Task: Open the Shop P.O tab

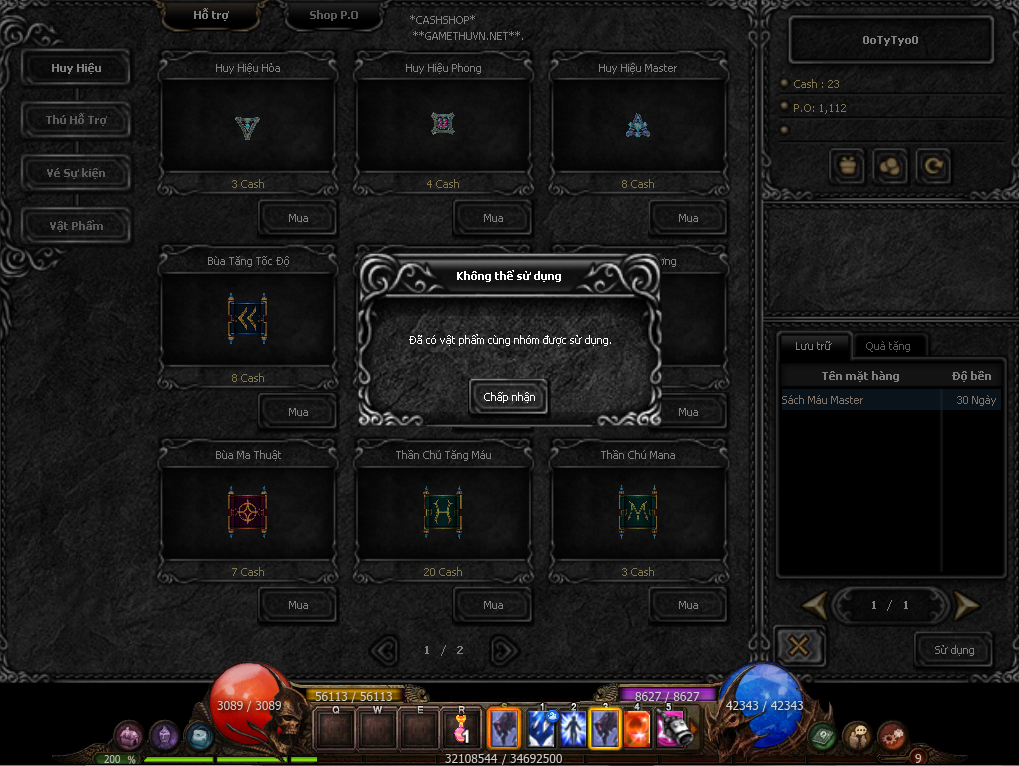Action: point(333,16)
